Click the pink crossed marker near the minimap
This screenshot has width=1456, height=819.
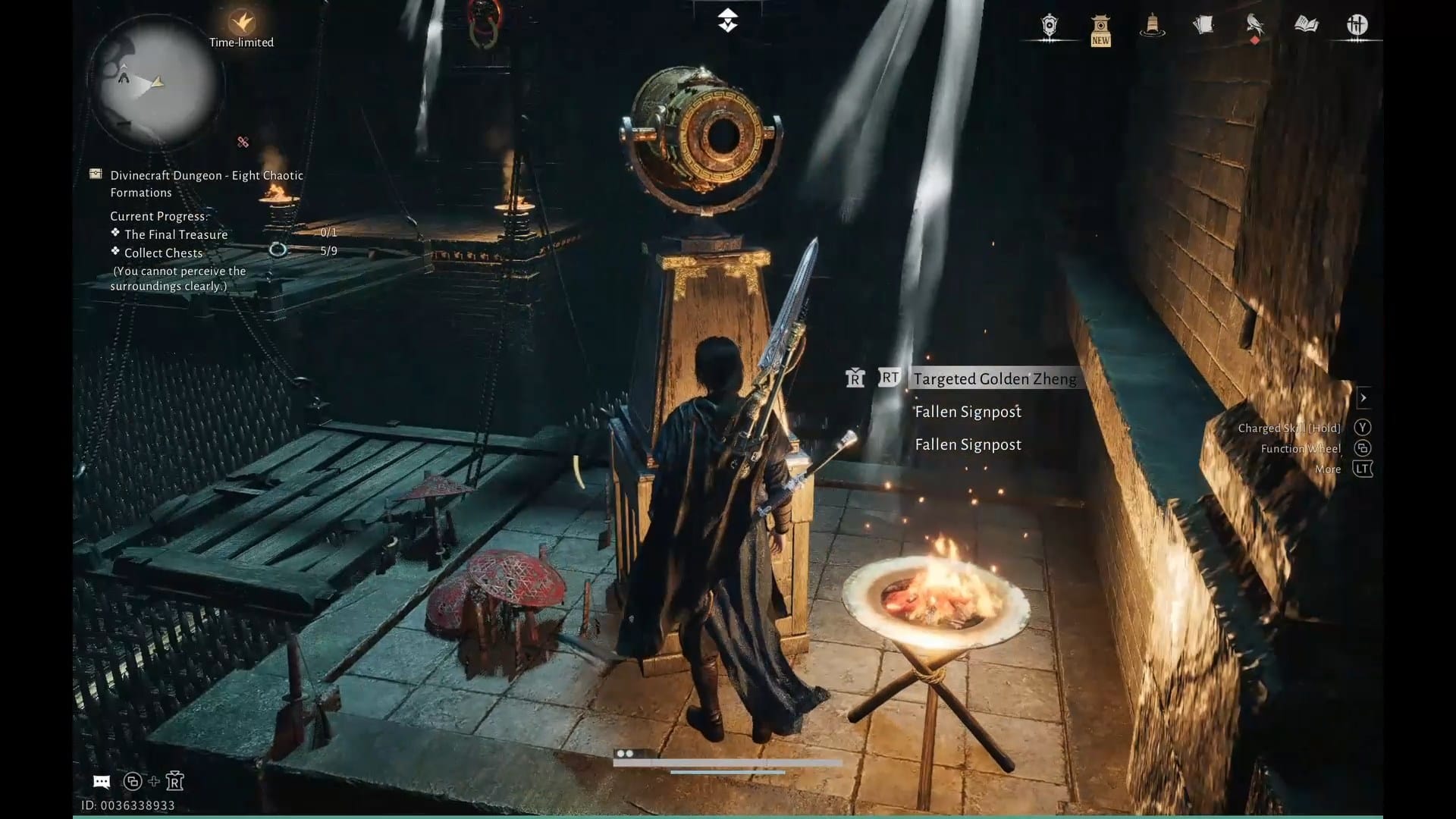point(243,142)
